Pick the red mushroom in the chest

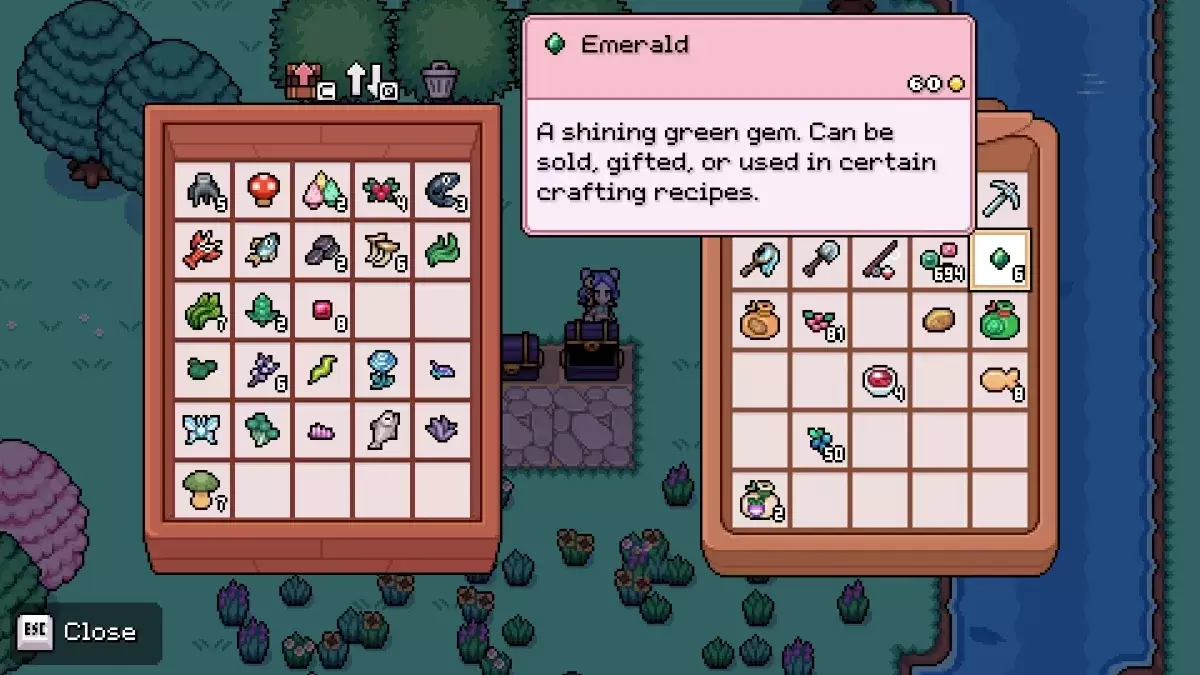[263, 190]
